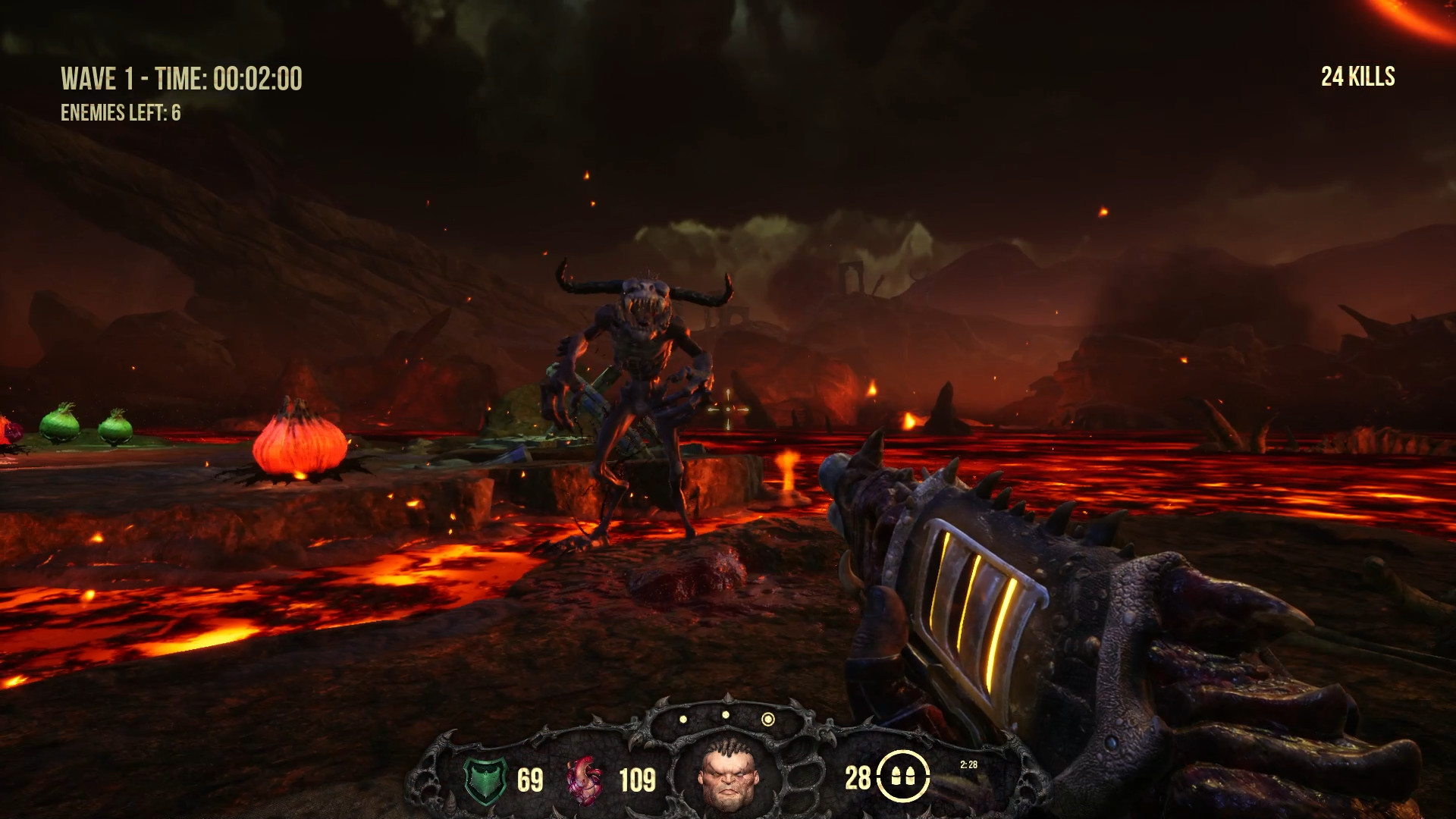Open the 24 KILLS counter
Image resolution: width=1456 pixels, height=819 pixels.
point(1357,75)
